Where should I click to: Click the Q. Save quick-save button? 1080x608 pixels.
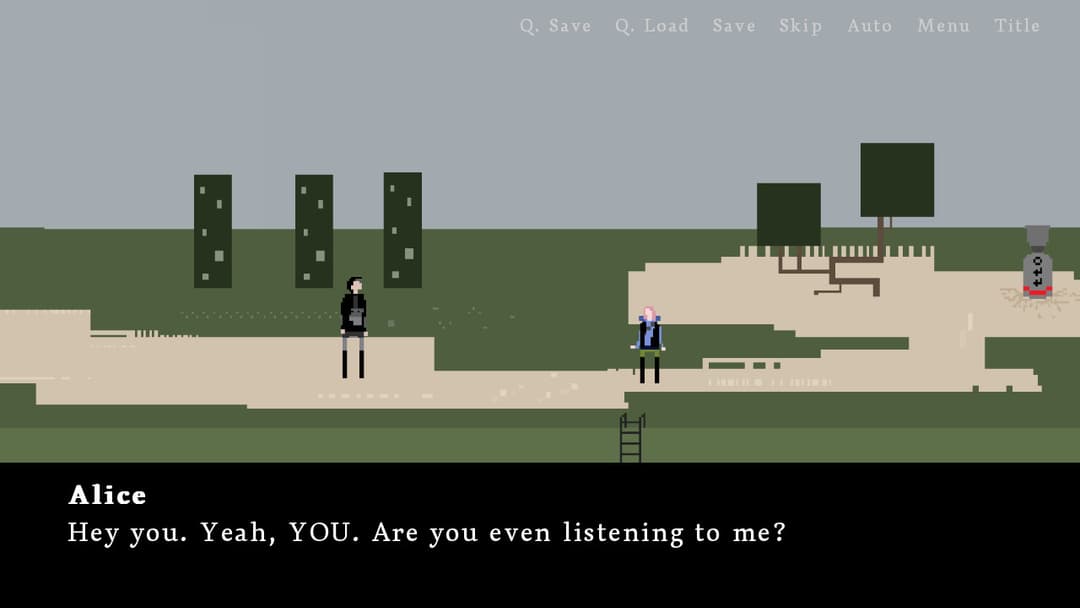(555, 26)
